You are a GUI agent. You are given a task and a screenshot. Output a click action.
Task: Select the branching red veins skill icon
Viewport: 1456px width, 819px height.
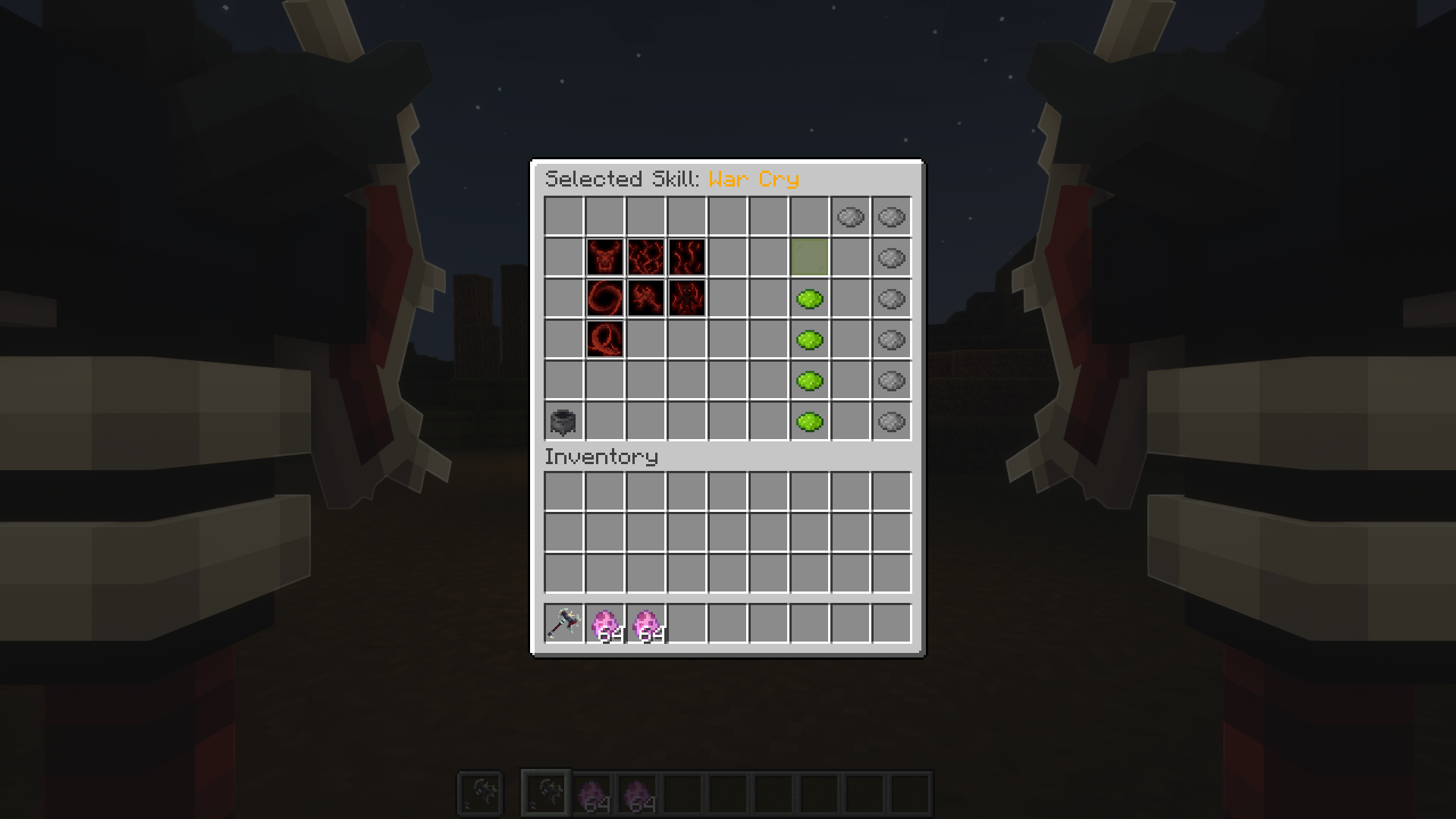tap(645, 257)
